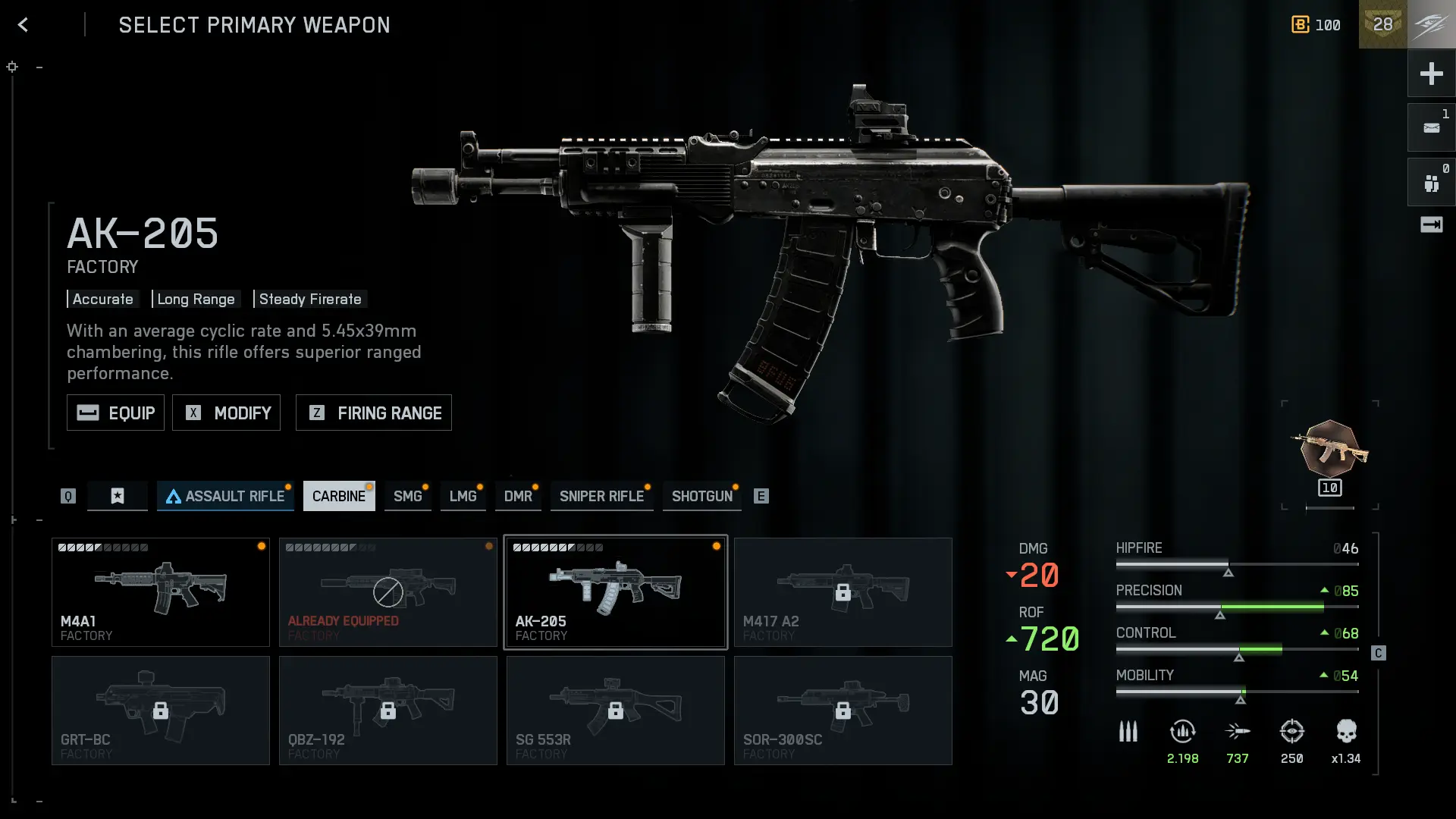Image resolution: width=1456 pixels, height=819 pixels.
Task: Switch to the Assault Rifle tab
Action: click(x=225, y=496)
